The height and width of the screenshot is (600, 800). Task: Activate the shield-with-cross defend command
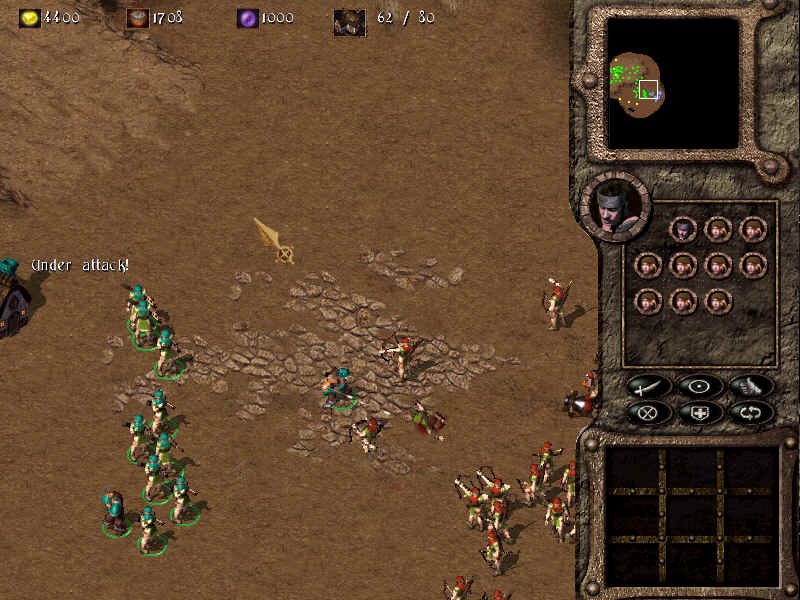pos(699,411)
